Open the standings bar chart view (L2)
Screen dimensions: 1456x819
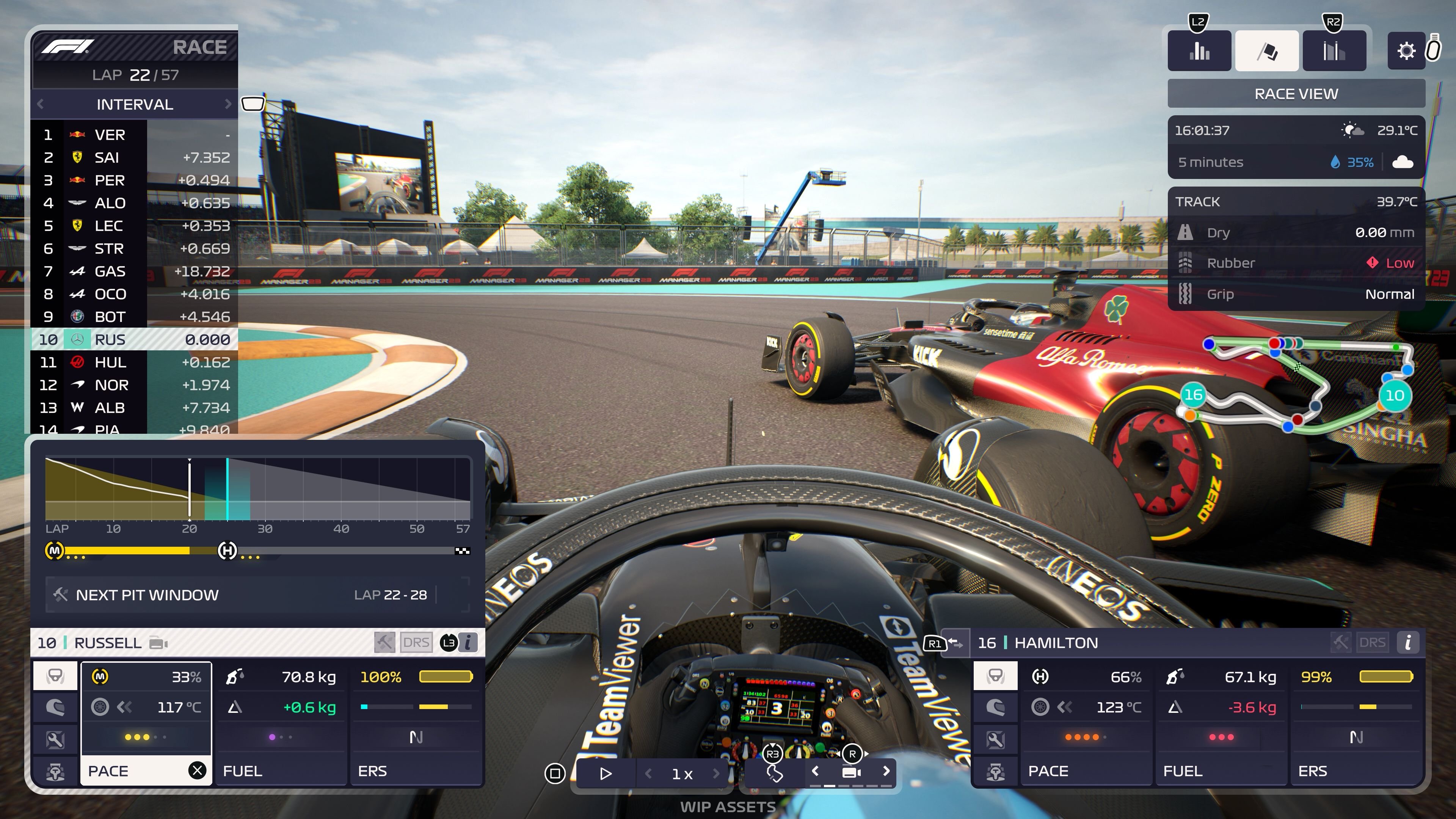pos(1199,51)
